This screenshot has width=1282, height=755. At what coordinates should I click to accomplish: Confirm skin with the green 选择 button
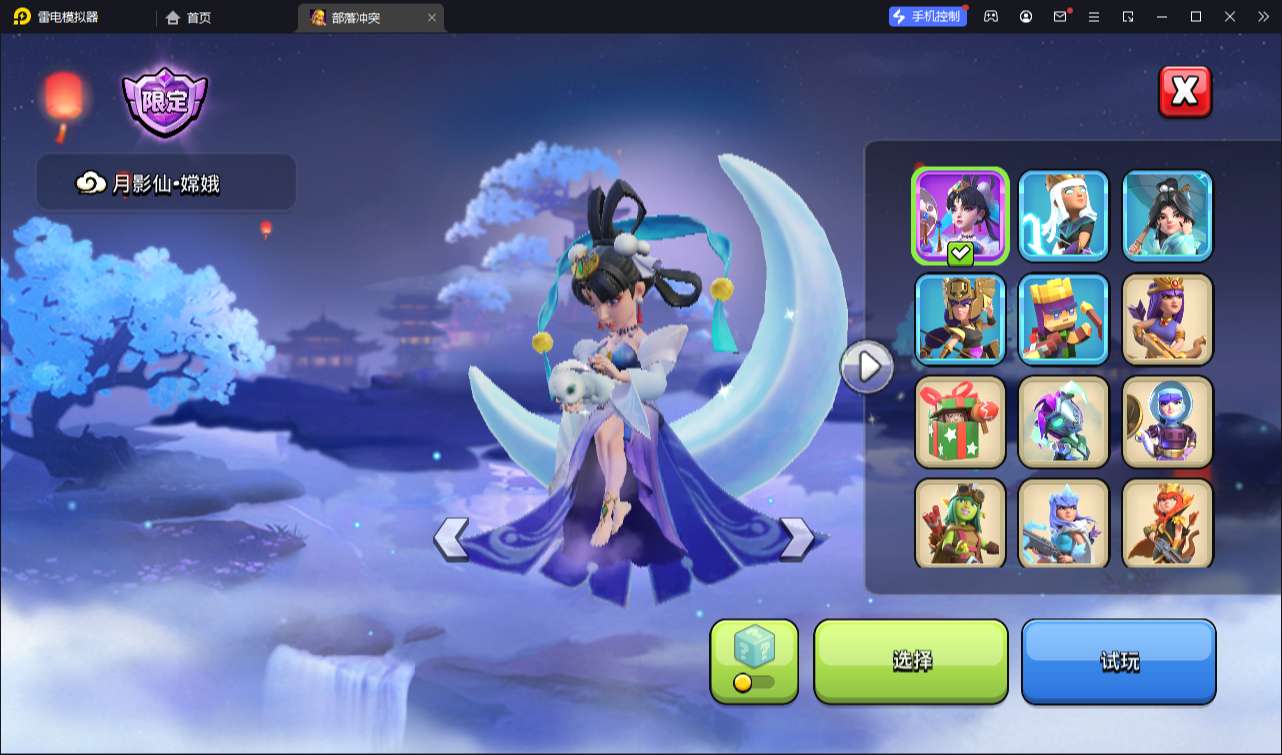(x=911, y=660)
